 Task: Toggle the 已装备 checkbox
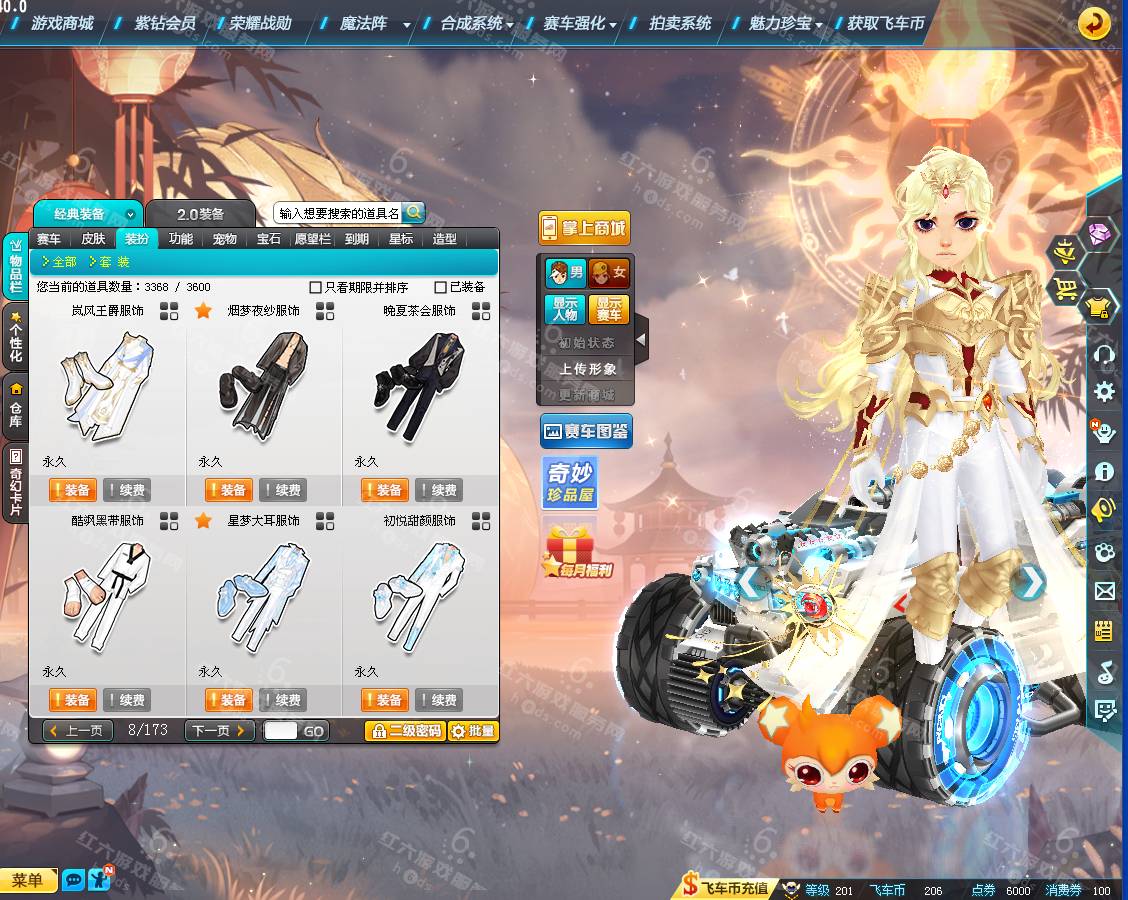coord(441,288)
